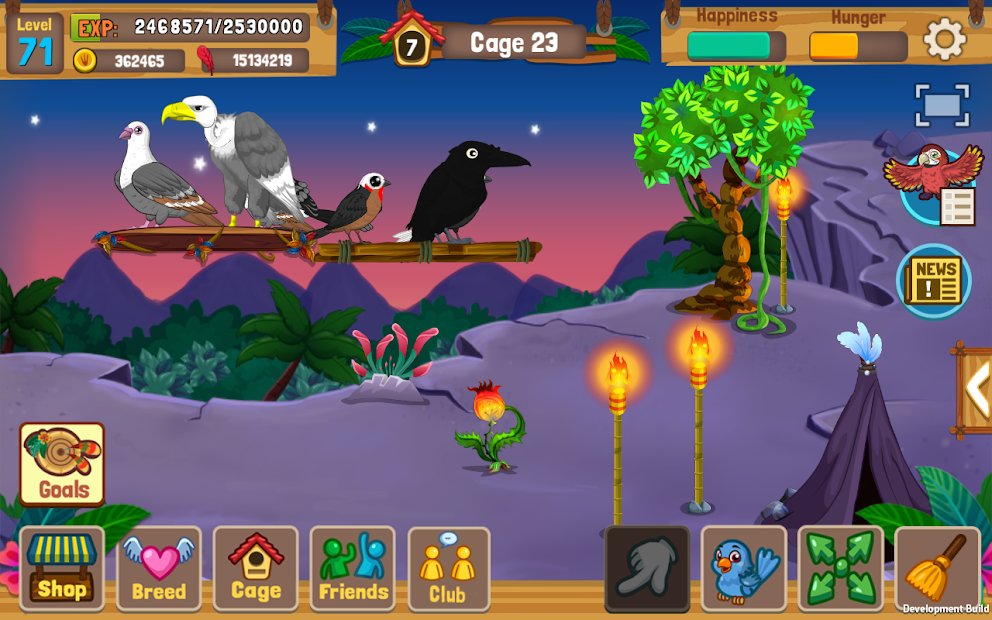The width and height of the screenshot is (992, 620).
Task: Open the News board
Action: pyautogui.click(x=934, y=281)
